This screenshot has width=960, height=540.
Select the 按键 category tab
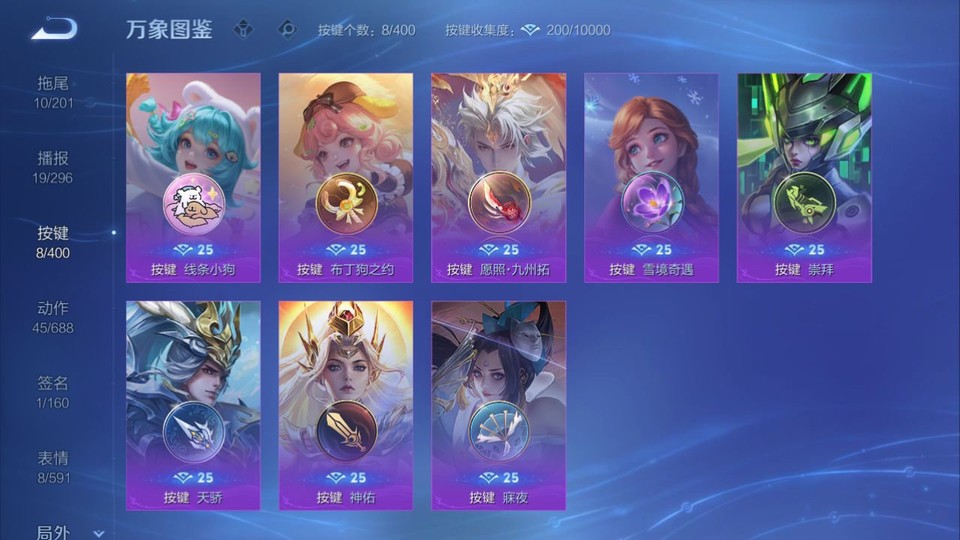(x=53, y=241)
